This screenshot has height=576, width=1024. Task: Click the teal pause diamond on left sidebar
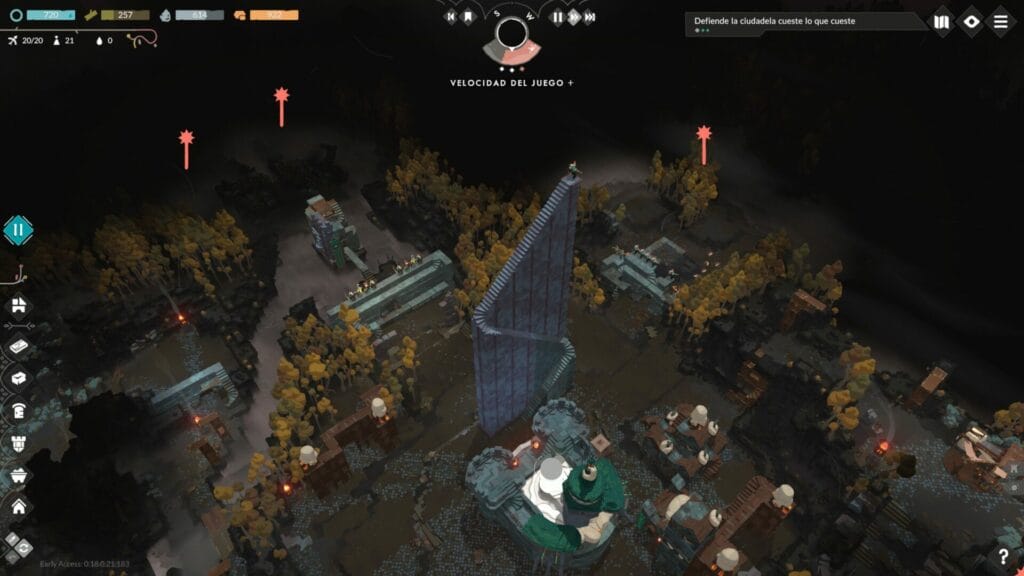pos(17,230)
